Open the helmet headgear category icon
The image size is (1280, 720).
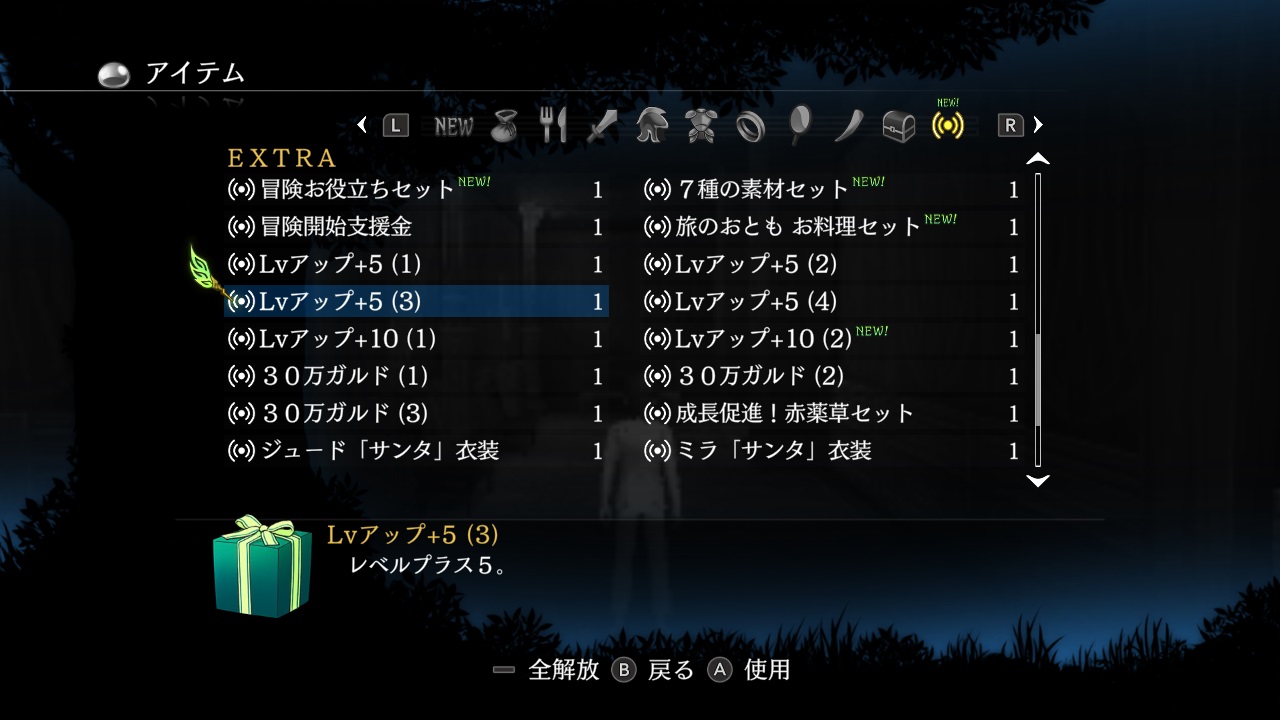652,124
